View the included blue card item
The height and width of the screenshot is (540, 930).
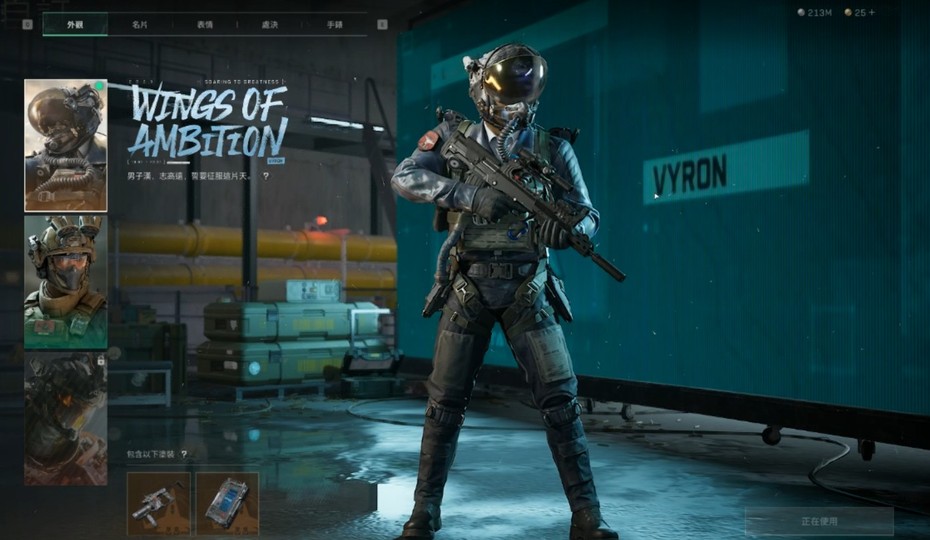click(x=227, y=503)
